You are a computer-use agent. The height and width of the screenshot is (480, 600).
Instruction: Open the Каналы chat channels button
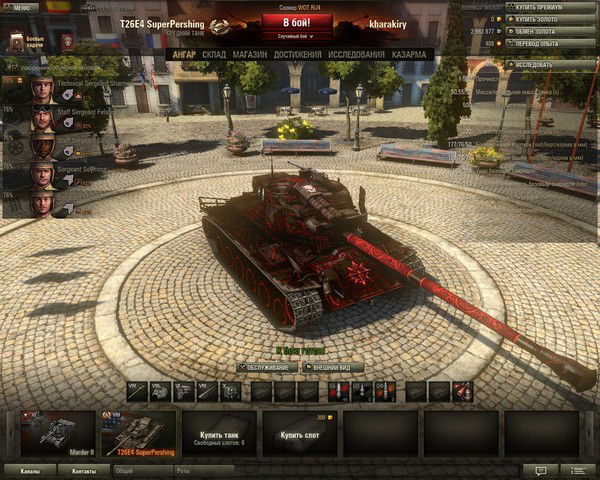tap(31, 470)
